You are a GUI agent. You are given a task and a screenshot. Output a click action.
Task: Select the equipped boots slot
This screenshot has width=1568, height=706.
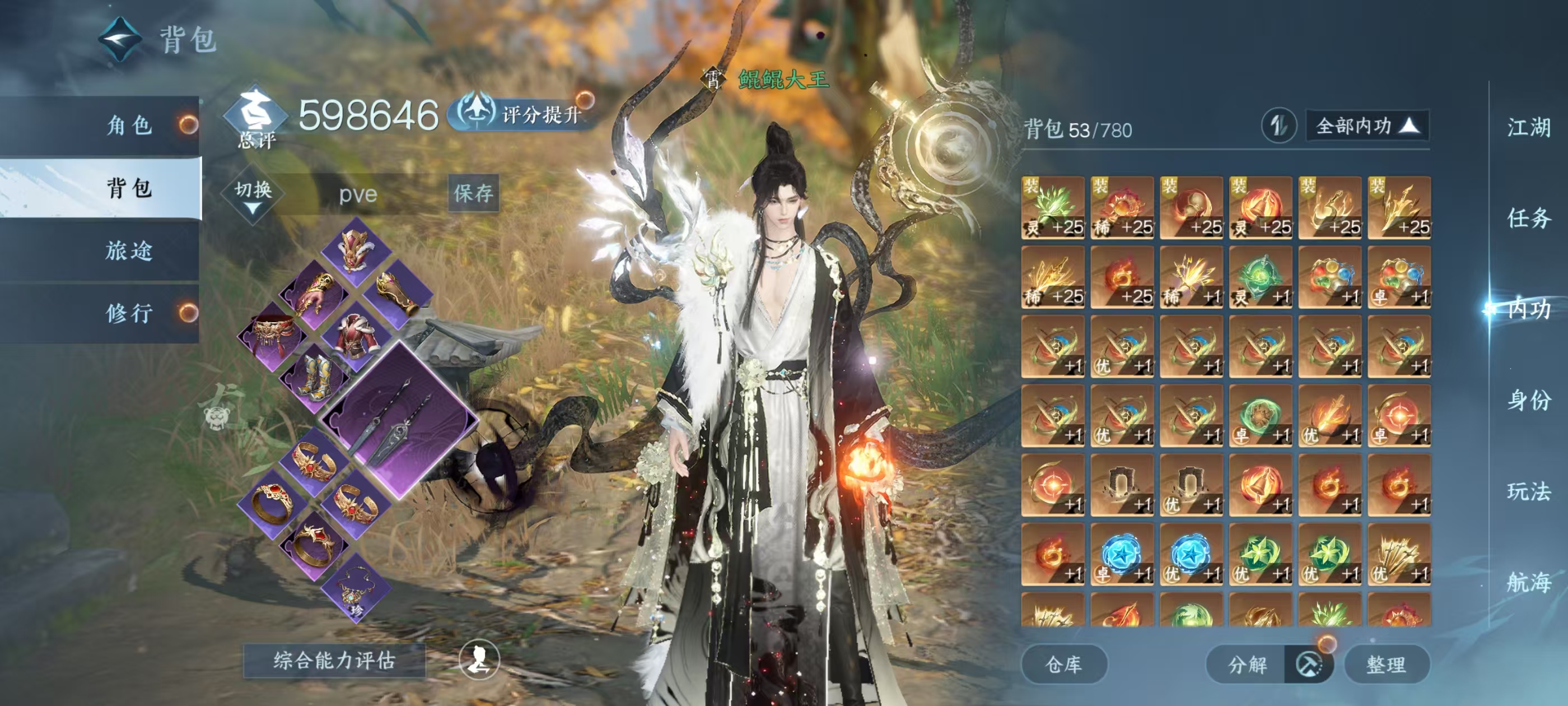315,378
